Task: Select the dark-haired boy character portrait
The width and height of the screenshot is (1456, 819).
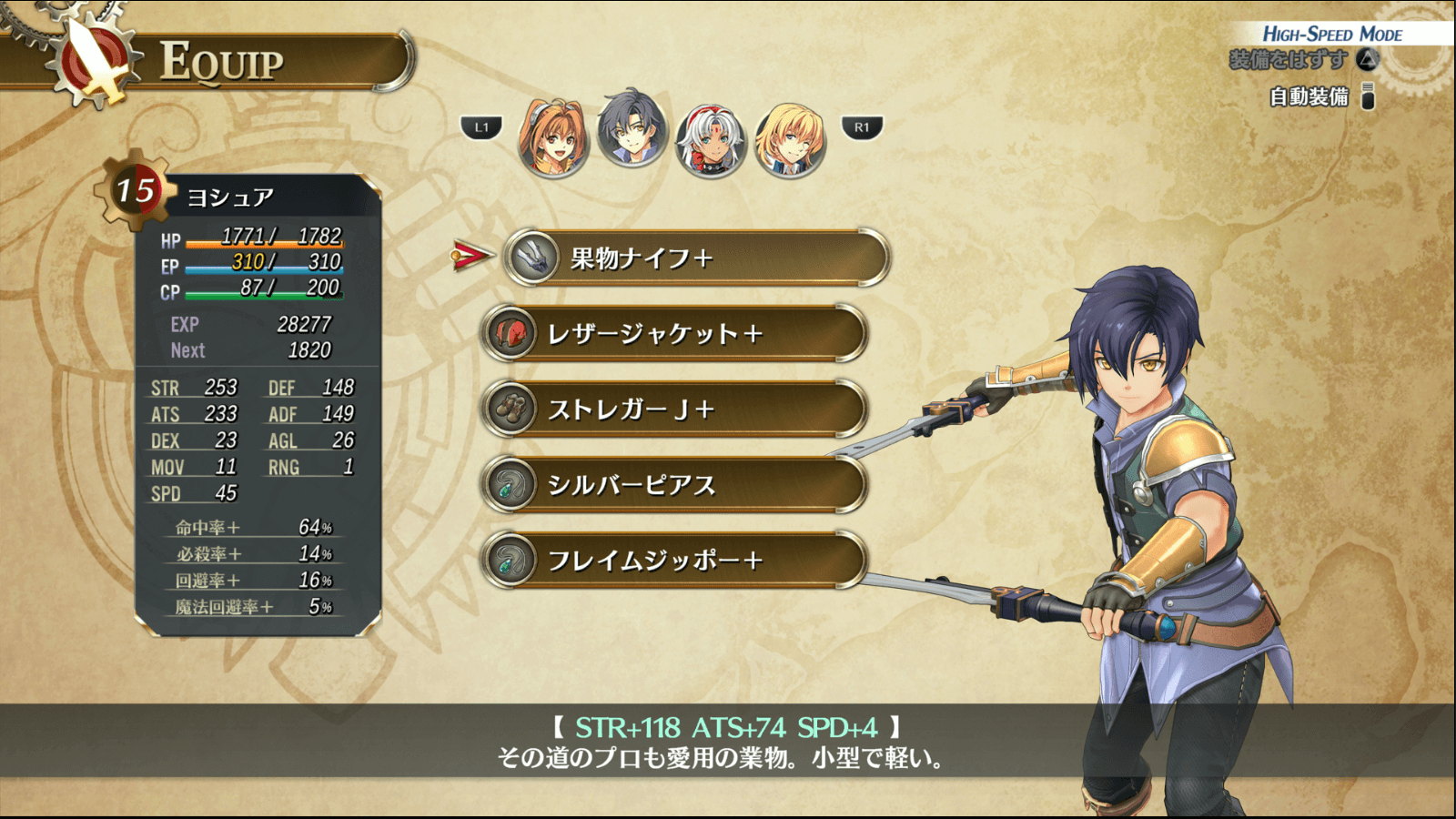Action: (632, 129)
